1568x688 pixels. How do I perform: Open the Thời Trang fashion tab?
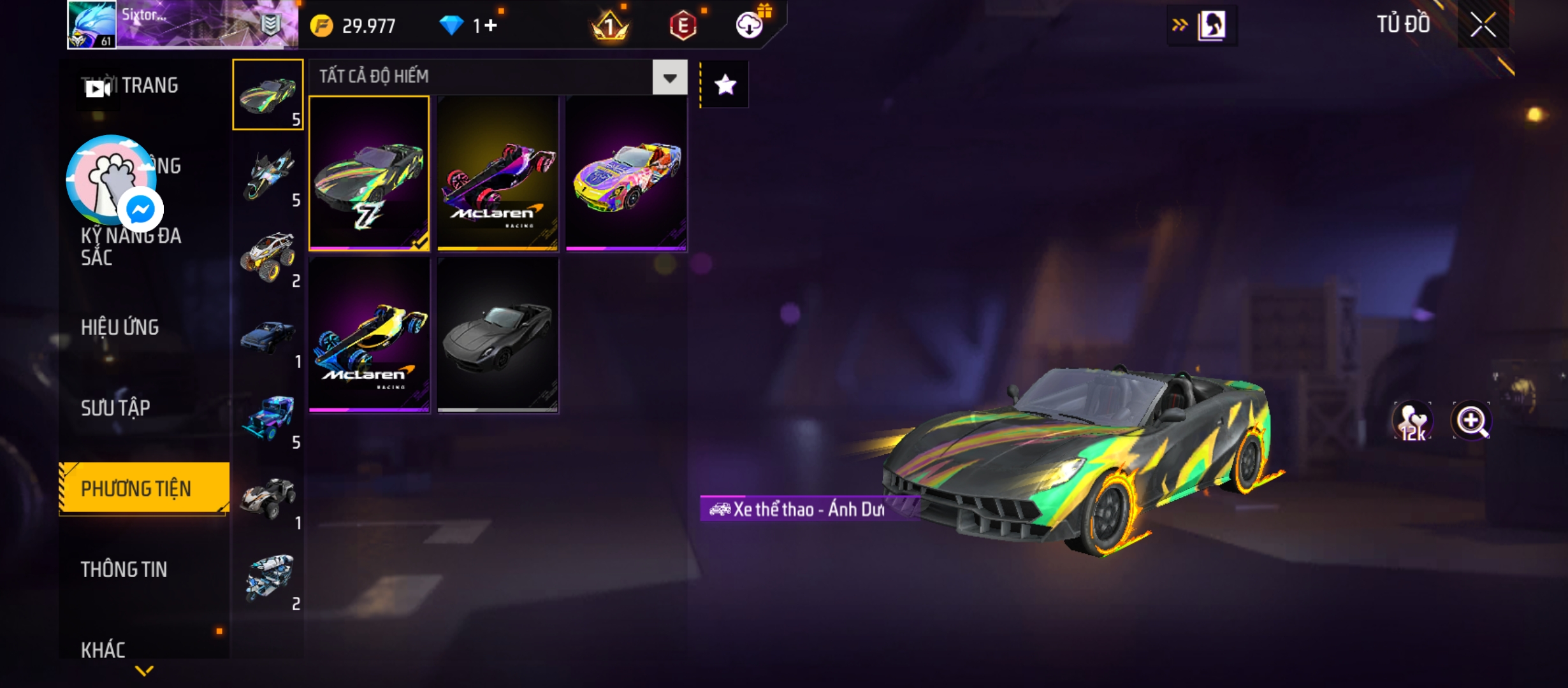click(149, 85)
